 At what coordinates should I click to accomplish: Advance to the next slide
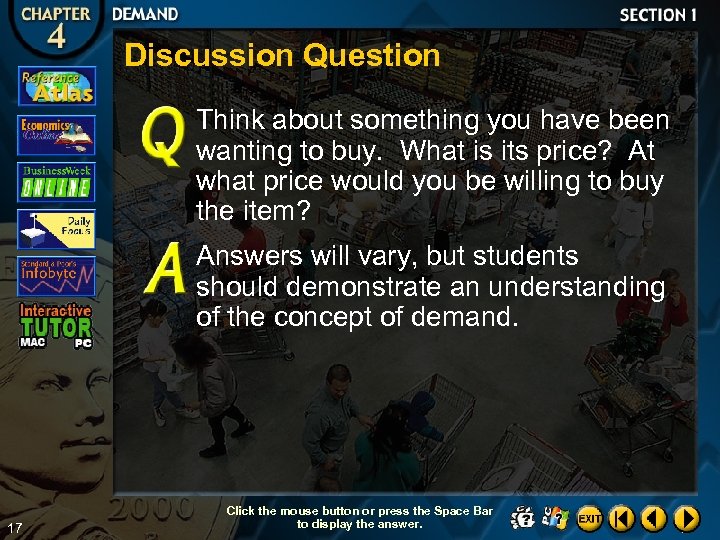(686, 518)
